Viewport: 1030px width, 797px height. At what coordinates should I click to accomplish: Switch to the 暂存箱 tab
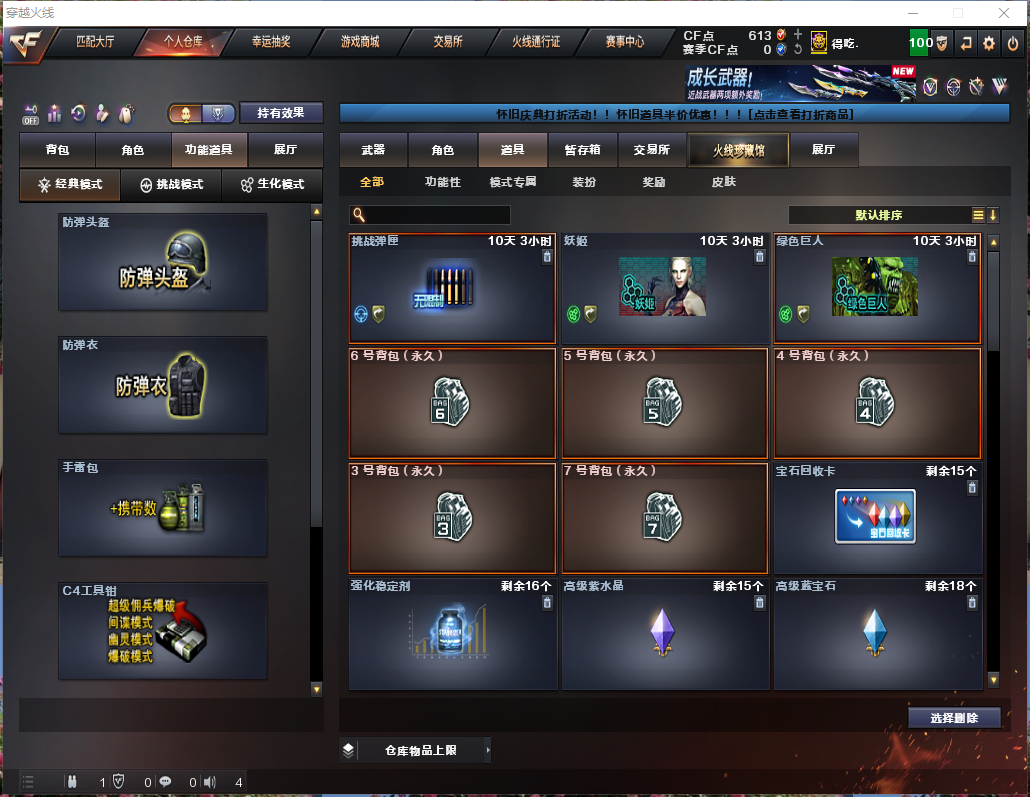click(582, 150)
